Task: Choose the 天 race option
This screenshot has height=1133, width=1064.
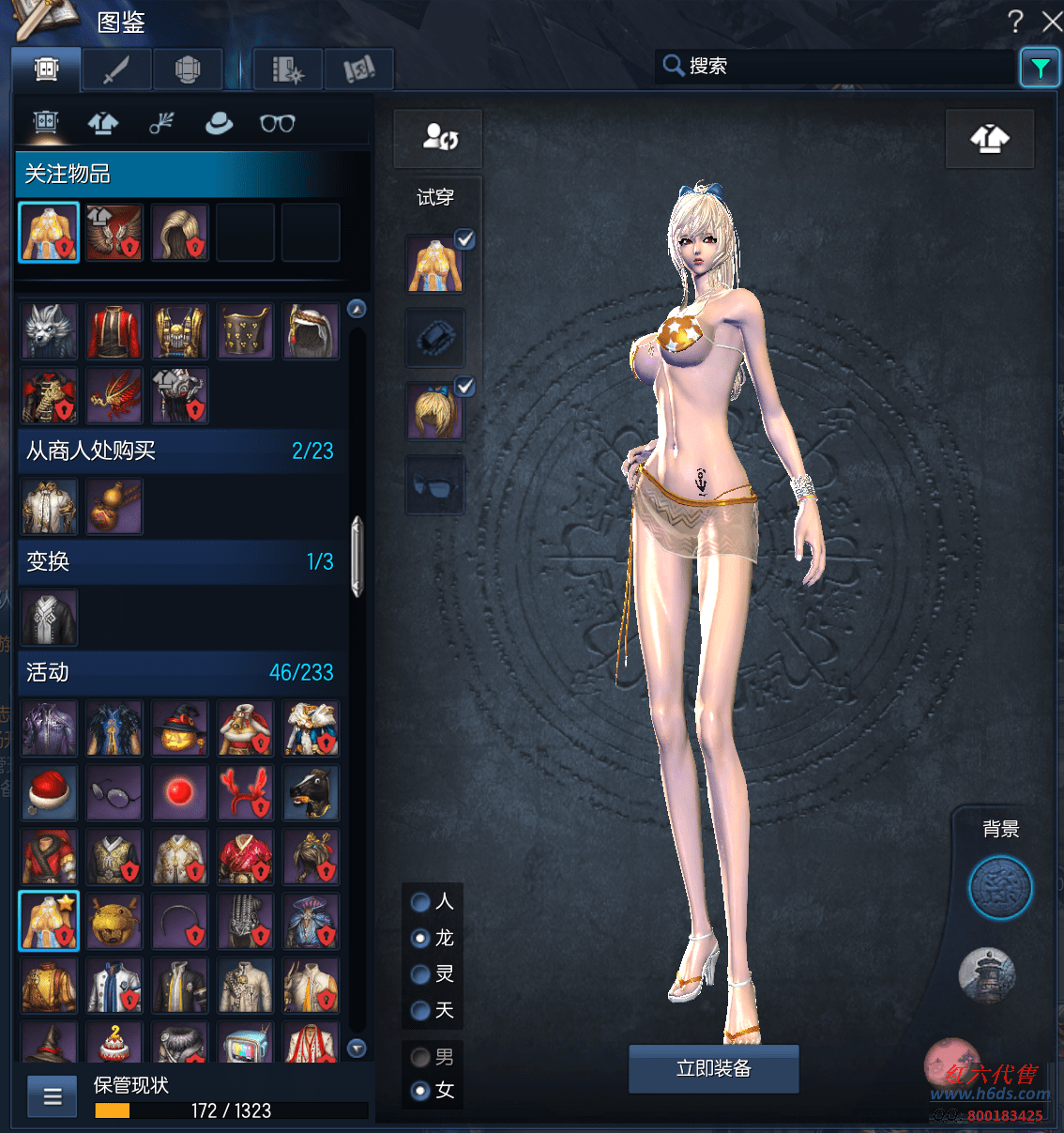Action: [x=421, y=1010]
